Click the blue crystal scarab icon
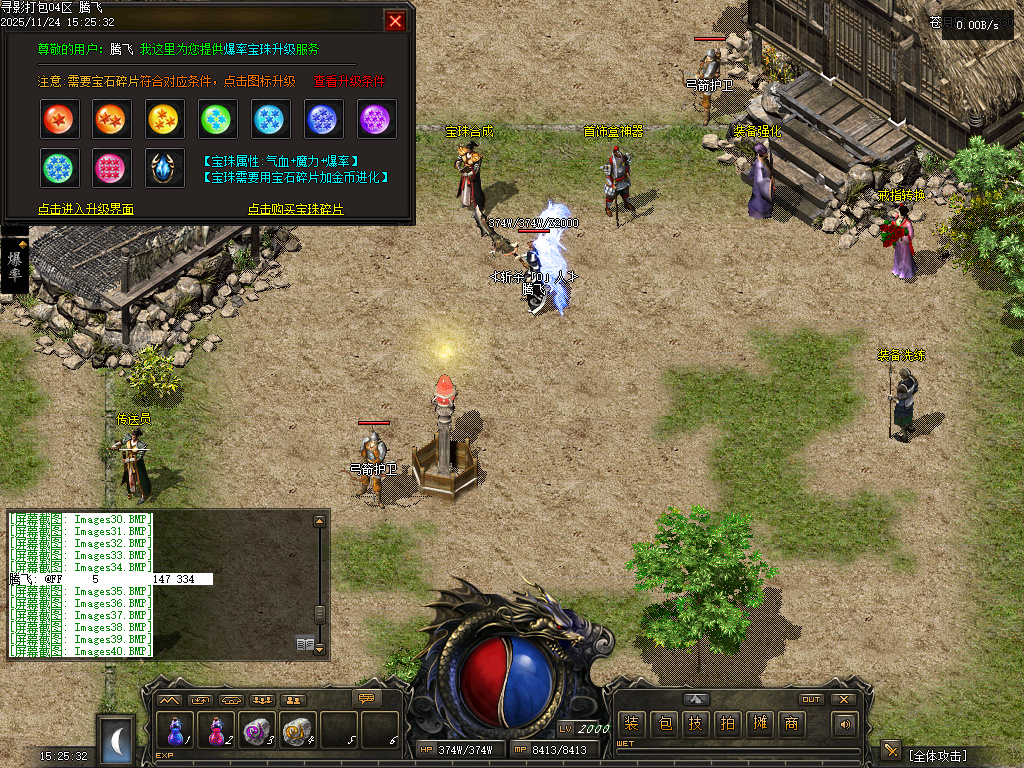 pyautogui.click(x=166, y=168)
